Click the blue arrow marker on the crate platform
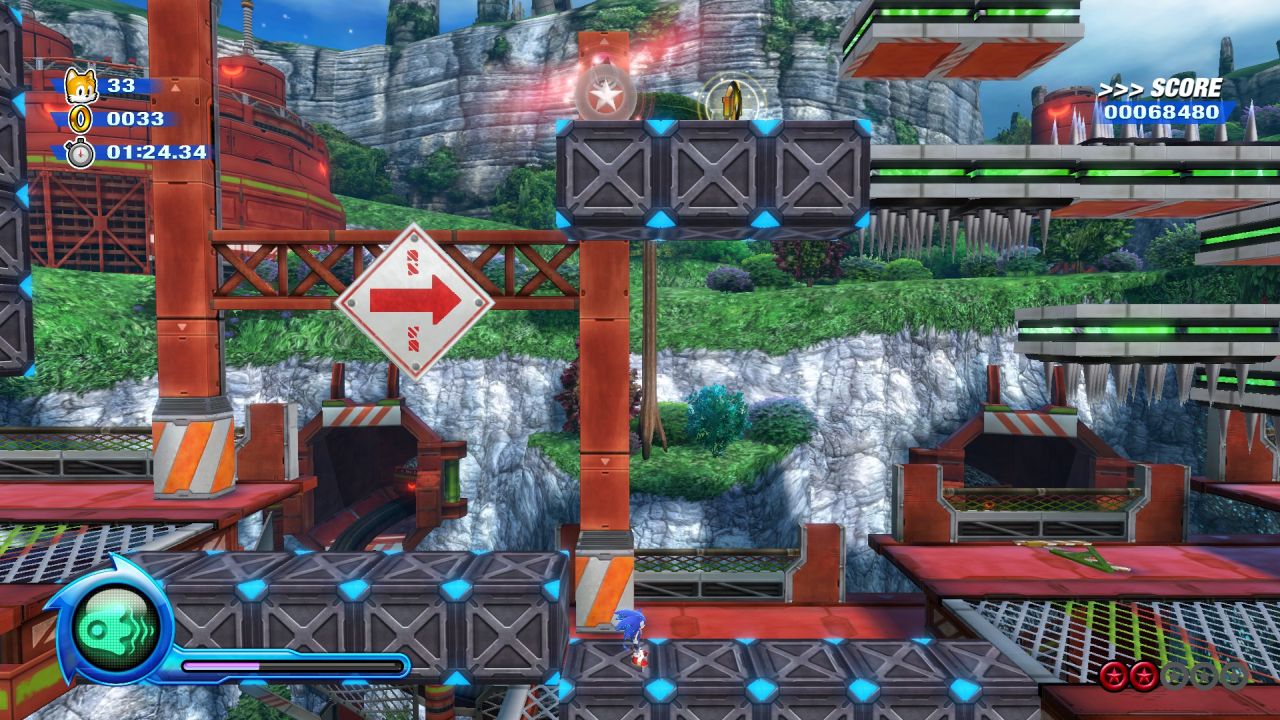The image size is (1280, 720). tap(660, 126)
